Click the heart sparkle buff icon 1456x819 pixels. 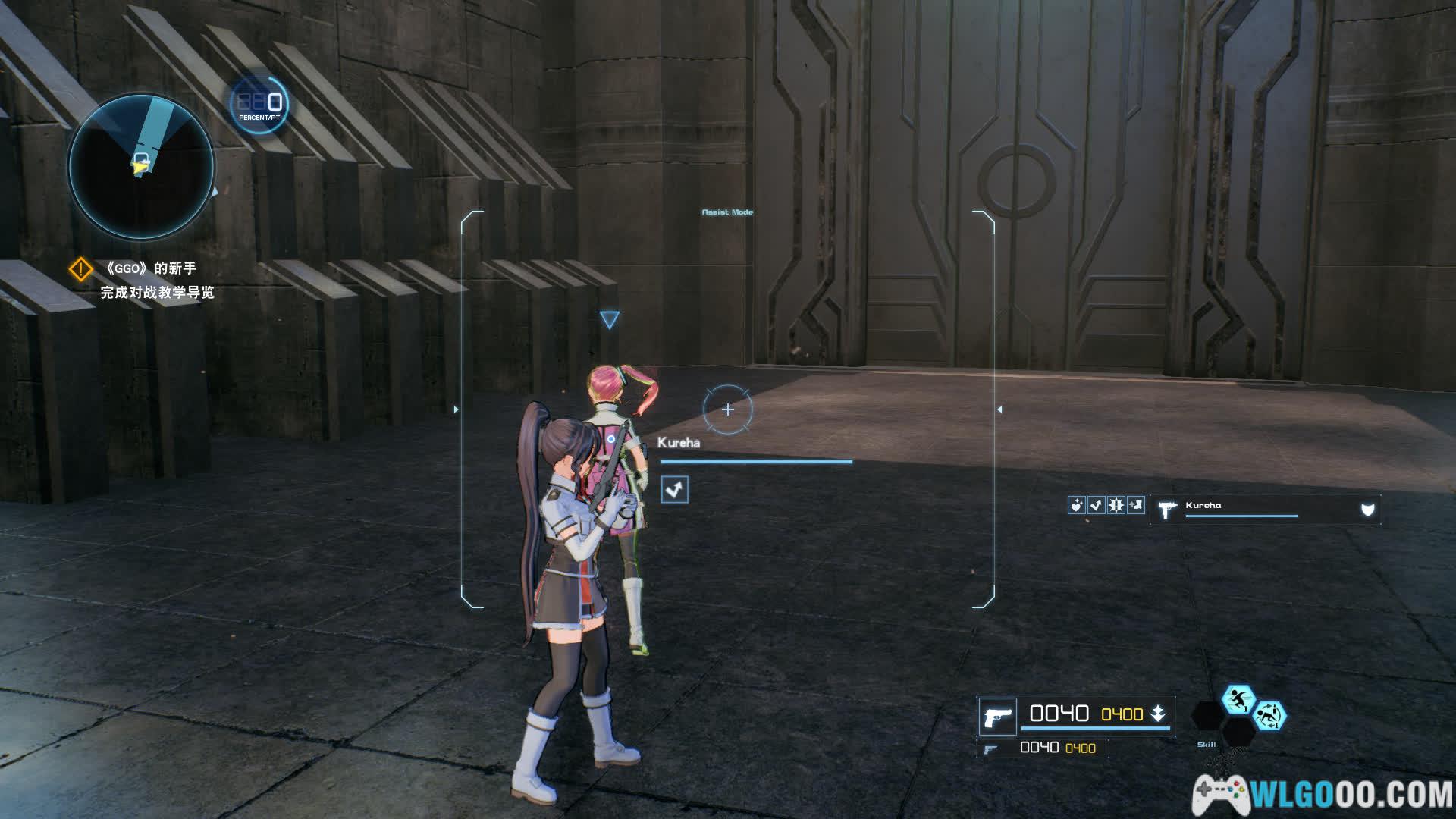1076,506
